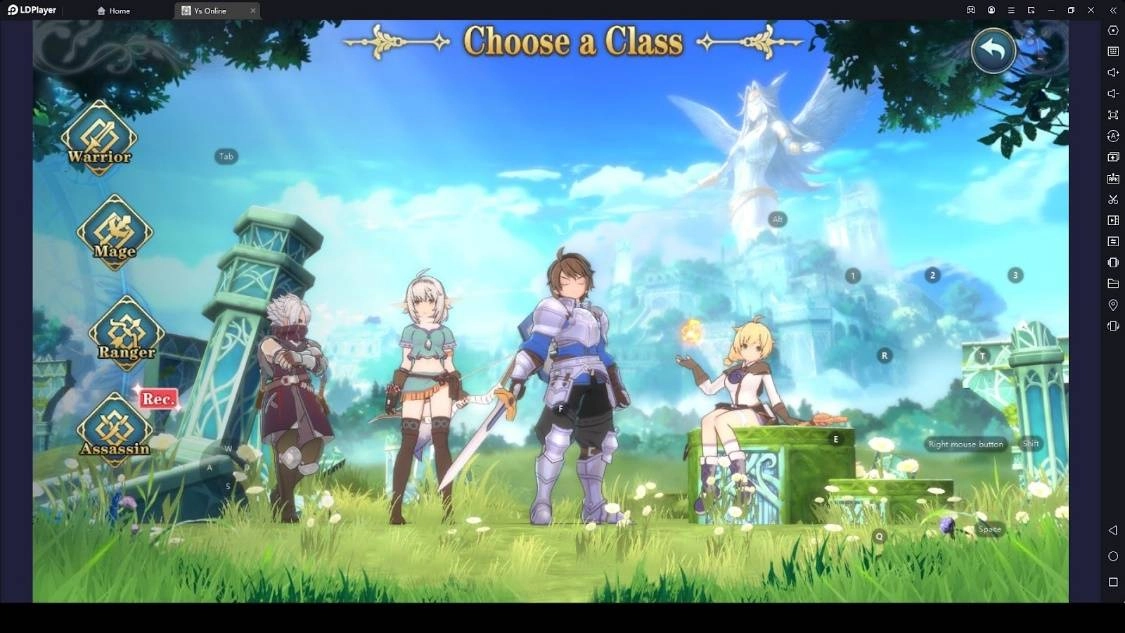Switch to the LDPlayer Home tab

[x=114, y=11]
